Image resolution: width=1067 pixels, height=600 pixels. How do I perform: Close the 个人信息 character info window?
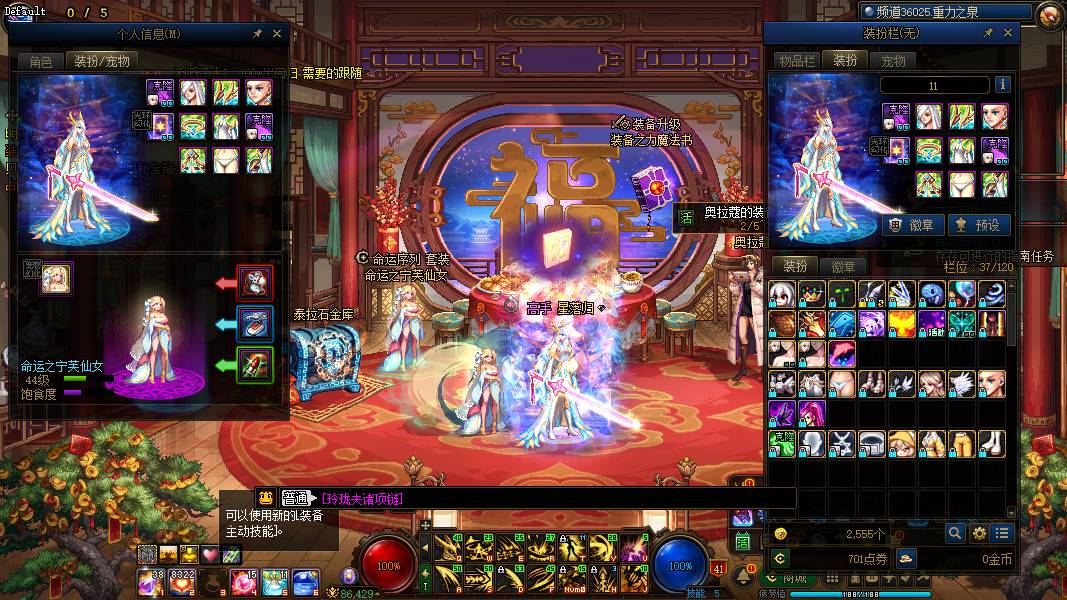[x=277, y=33]
